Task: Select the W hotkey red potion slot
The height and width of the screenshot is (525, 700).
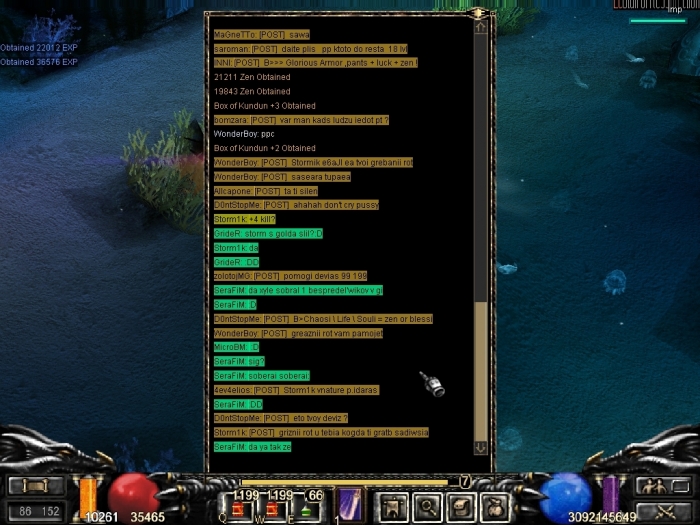Action: (268, 508)
